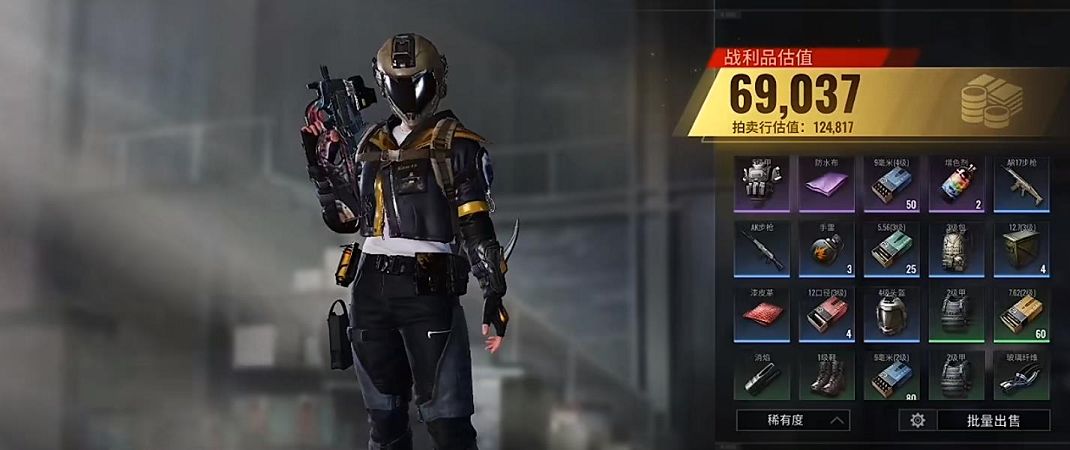Choose the 消焰 flash hider slot
1070x450 pixels.
(x=761, y=376)
